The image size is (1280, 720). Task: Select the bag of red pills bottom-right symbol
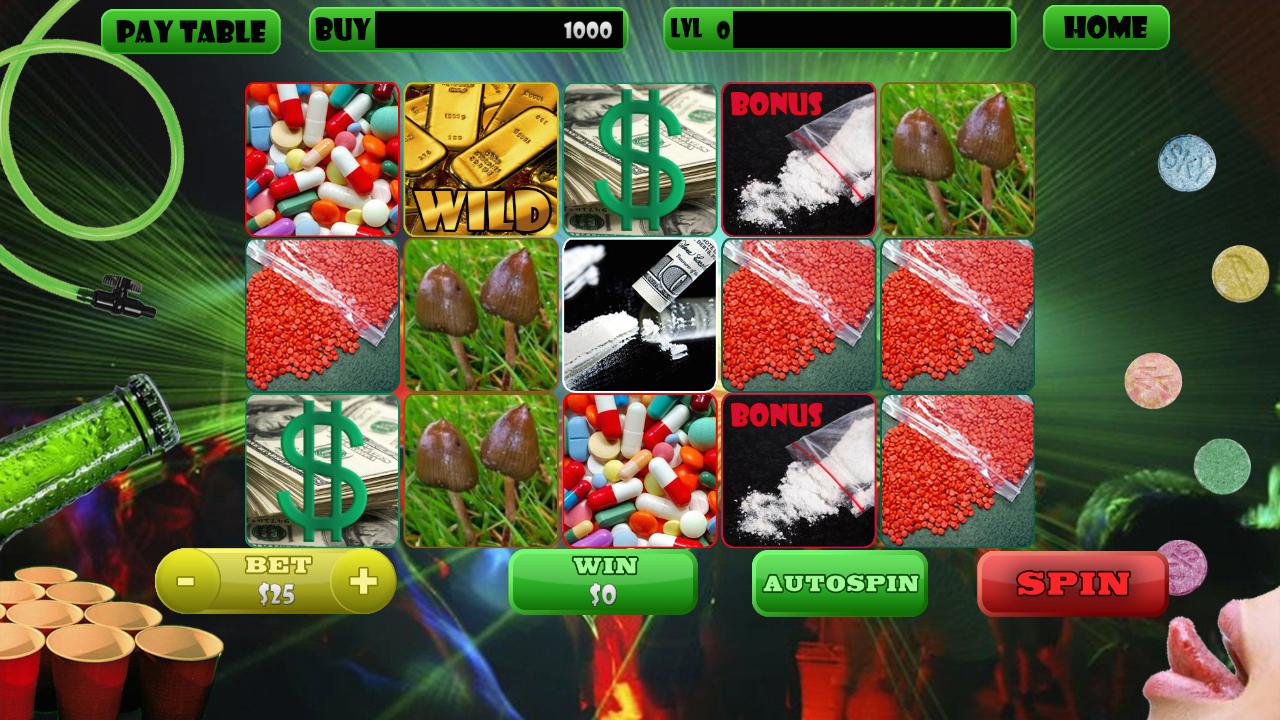pyautogui.click(x=957, y=470)
